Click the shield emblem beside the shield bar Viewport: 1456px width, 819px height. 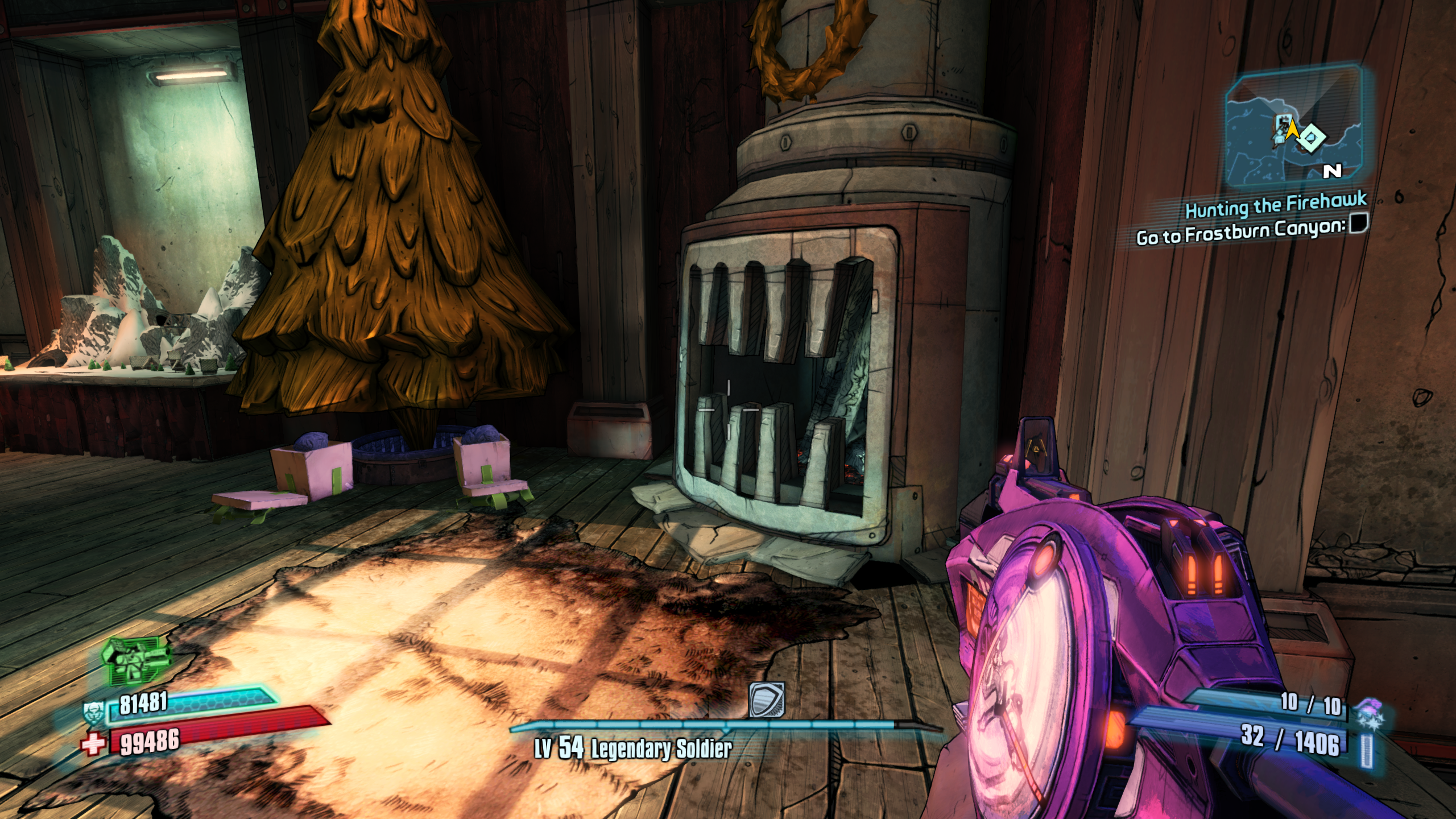(93, 712)
